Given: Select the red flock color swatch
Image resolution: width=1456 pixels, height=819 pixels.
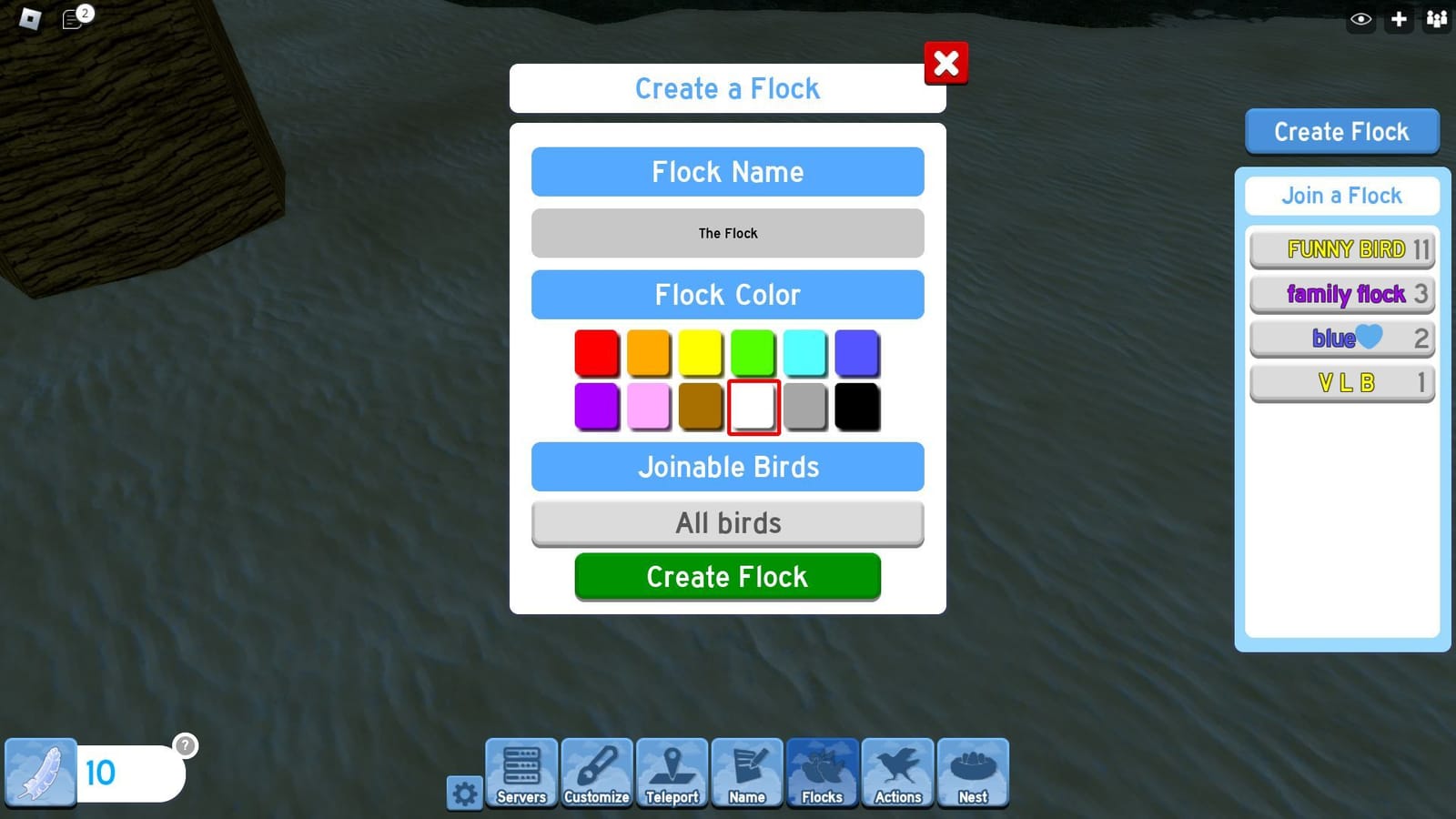Looking at the screenshot, I should [x=597, y=353].
